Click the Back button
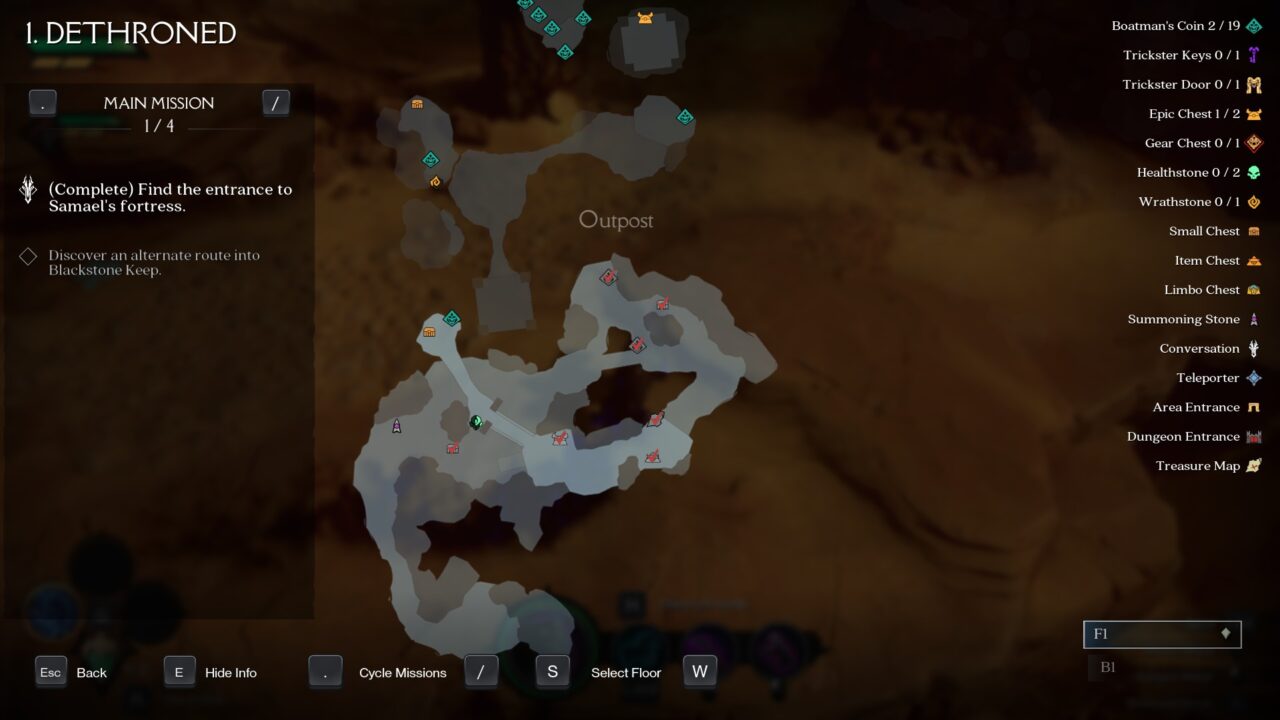 71,673
